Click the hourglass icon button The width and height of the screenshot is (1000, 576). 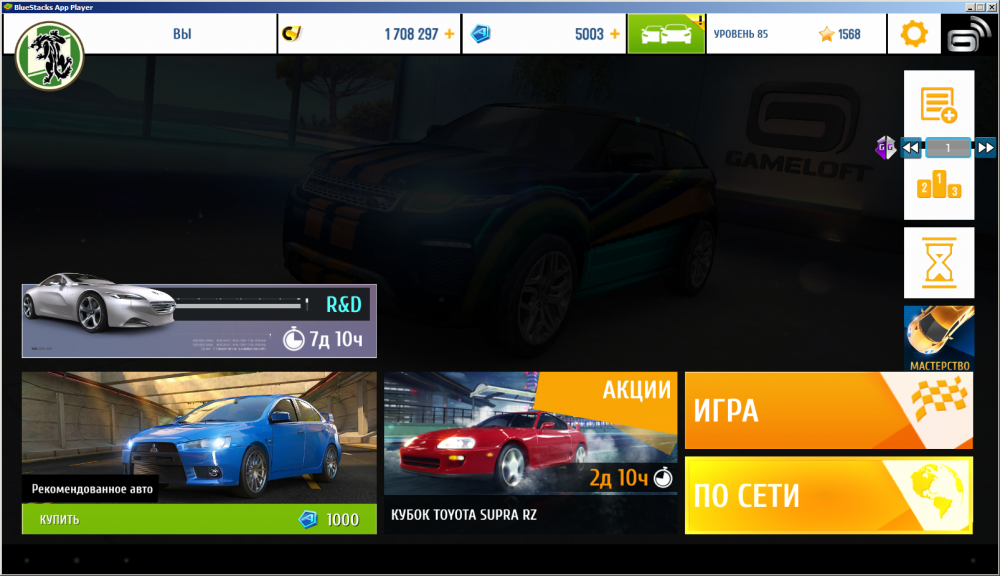tap(939, 262)
